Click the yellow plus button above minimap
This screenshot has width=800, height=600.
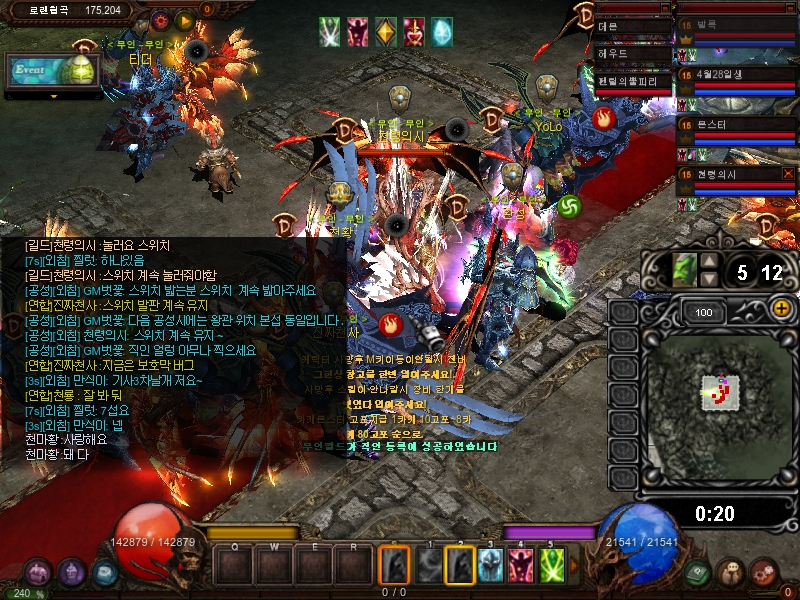(782, 308)
